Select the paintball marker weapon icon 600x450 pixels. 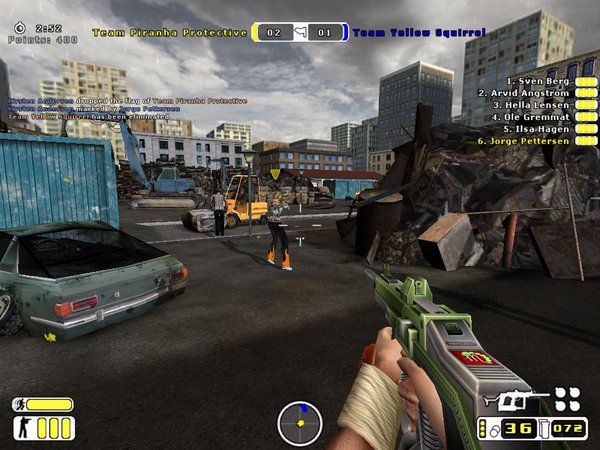pyautogui.click(x=515, y=399)
